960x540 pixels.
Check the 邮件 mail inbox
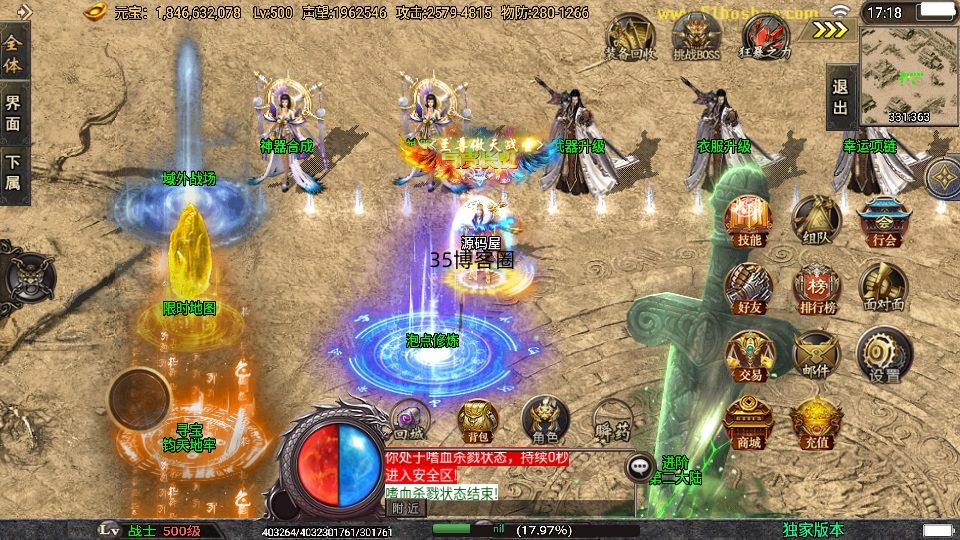(815, 355)
